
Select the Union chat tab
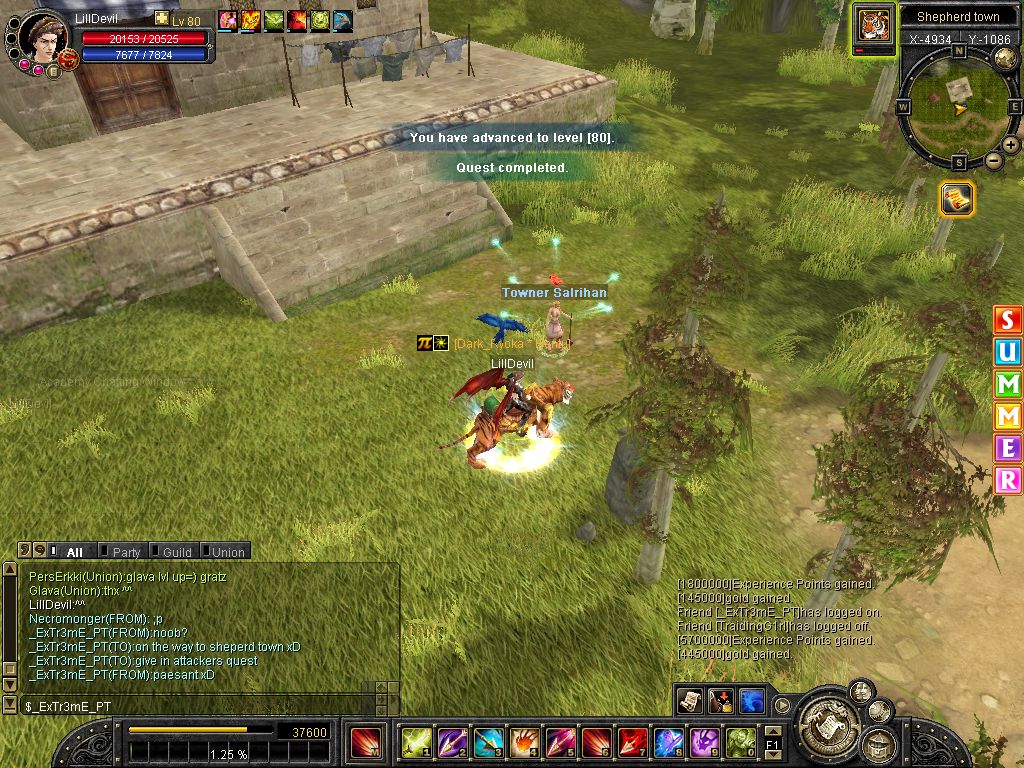[226, 551]
